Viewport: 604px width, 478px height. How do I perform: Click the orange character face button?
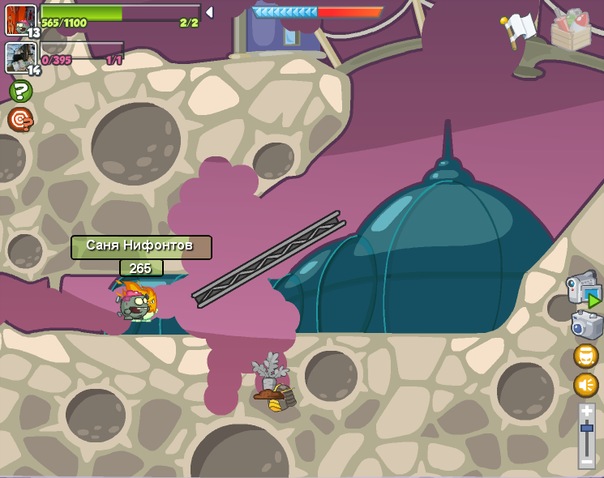pyautogui.click(x=586, y=356)
